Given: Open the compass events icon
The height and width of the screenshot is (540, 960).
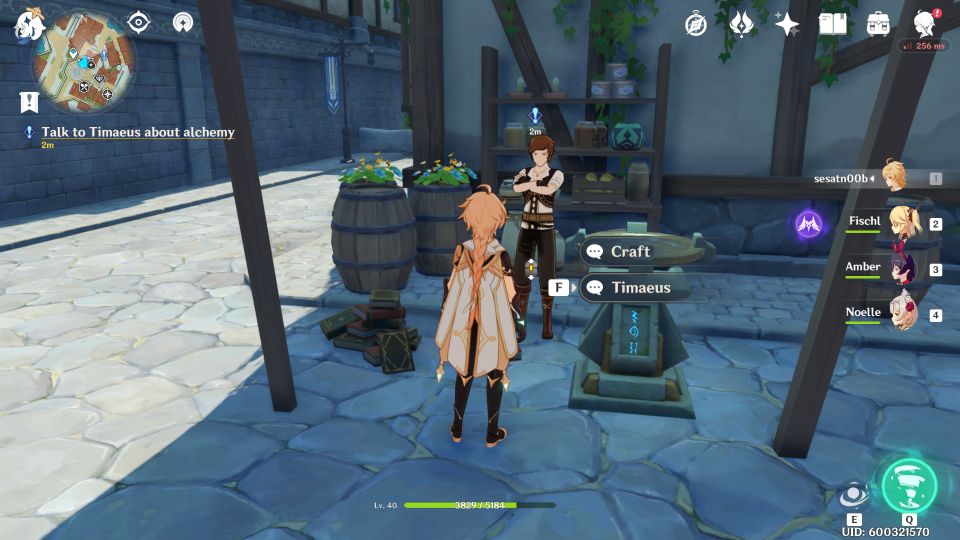Looking at the screenshot, I should pos(696,25).
